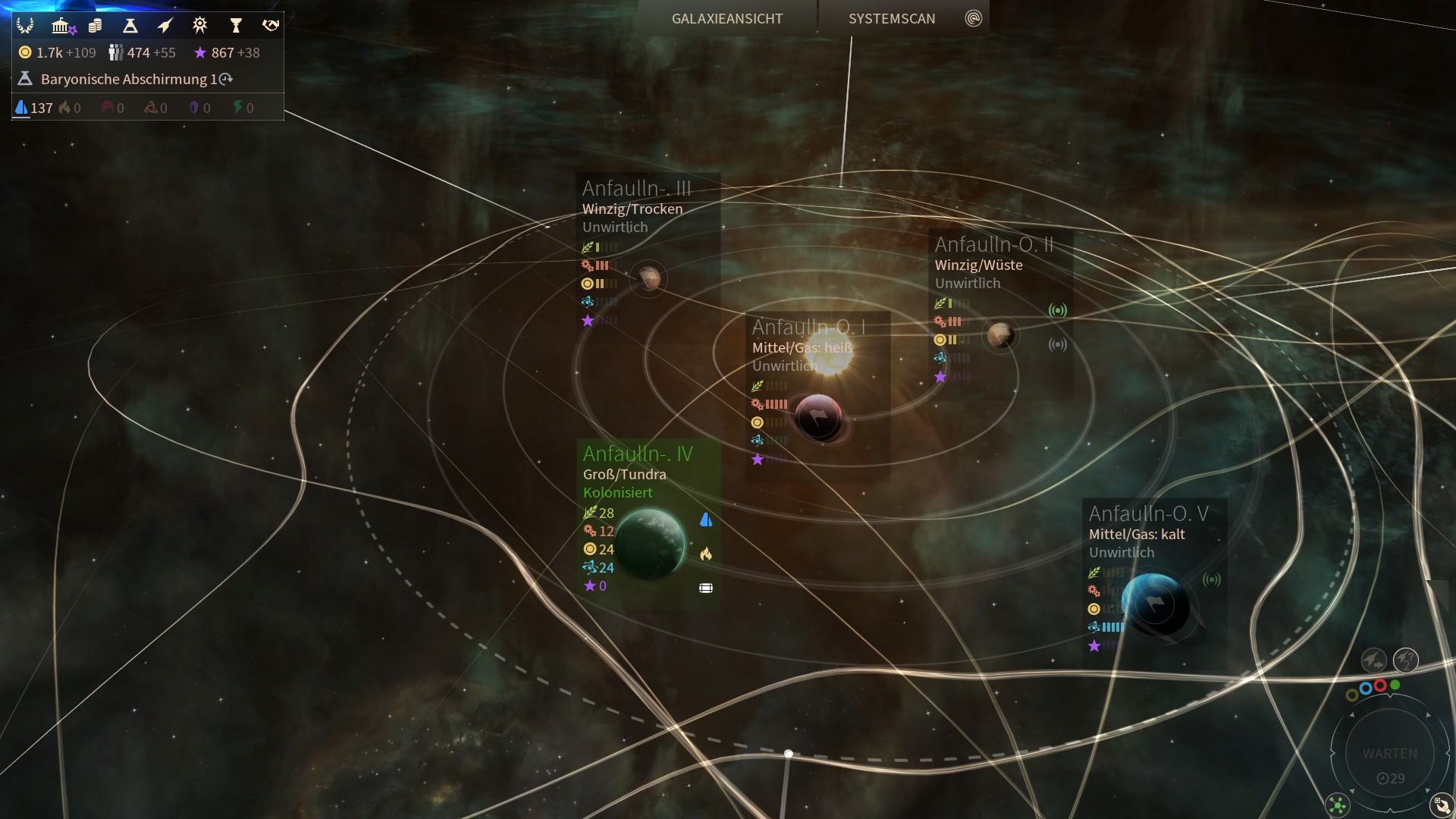Open the diplomacy handshake screen
This screenshot has width=1456, height=819.
tap(270, 26)
